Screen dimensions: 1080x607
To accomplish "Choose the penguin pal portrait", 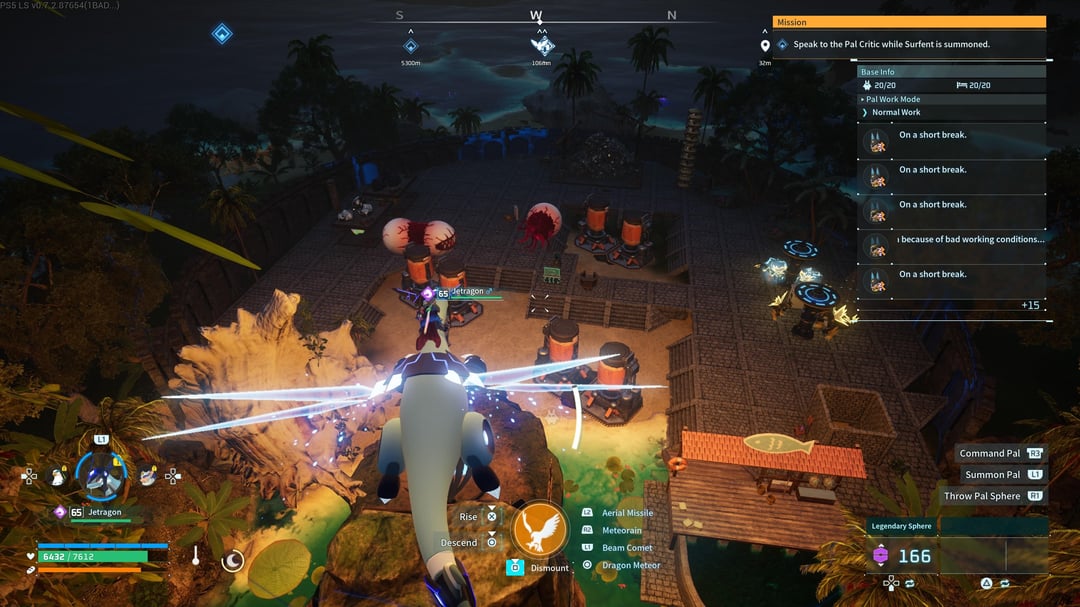I will [57, 477].
